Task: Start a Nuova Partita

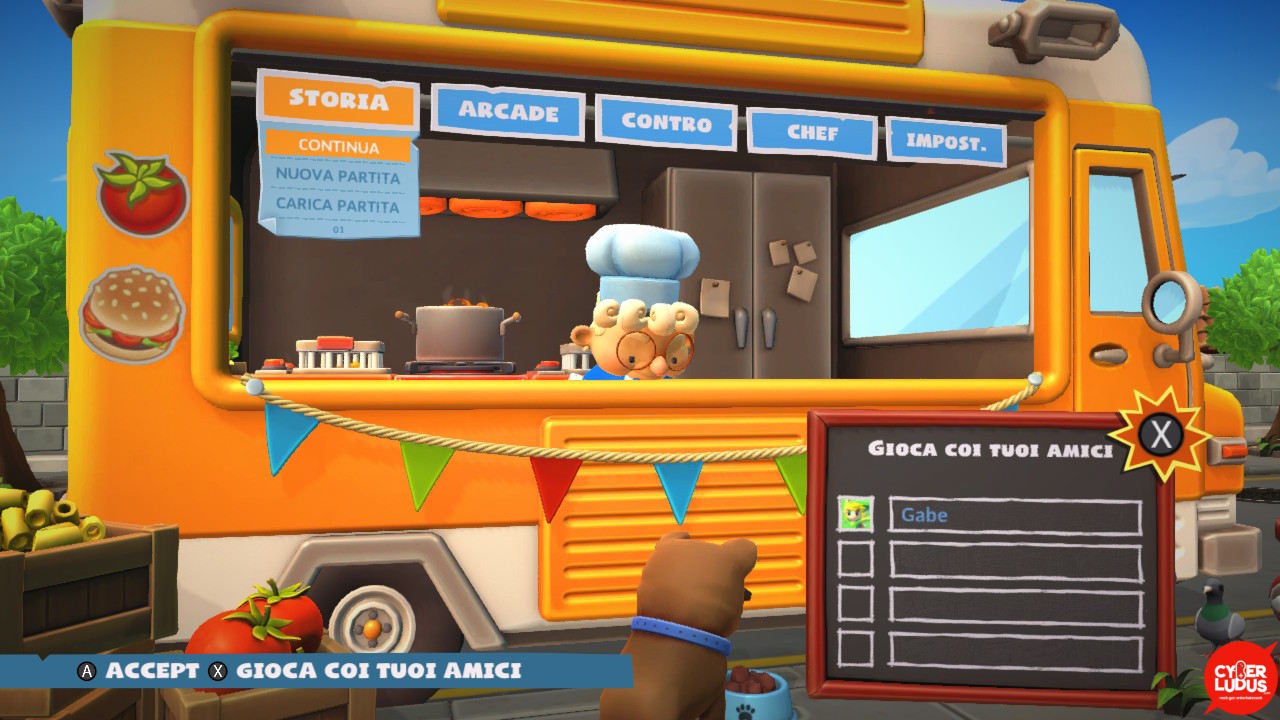Action: pyautogui.click(x=338, y=177)
